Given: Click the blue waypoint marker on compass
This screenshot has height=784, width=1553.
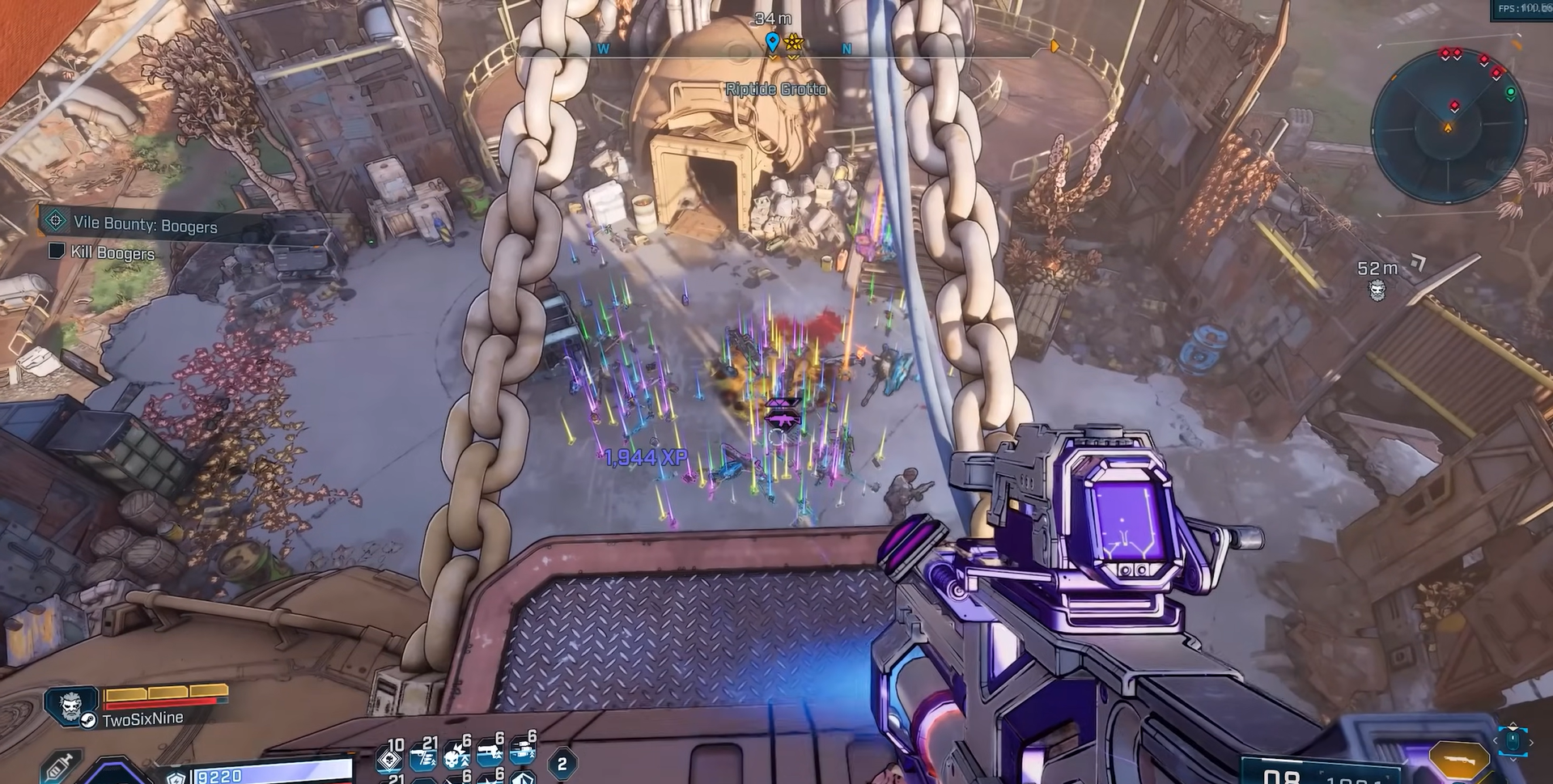Looking at the screenshot, I should 772,41.
